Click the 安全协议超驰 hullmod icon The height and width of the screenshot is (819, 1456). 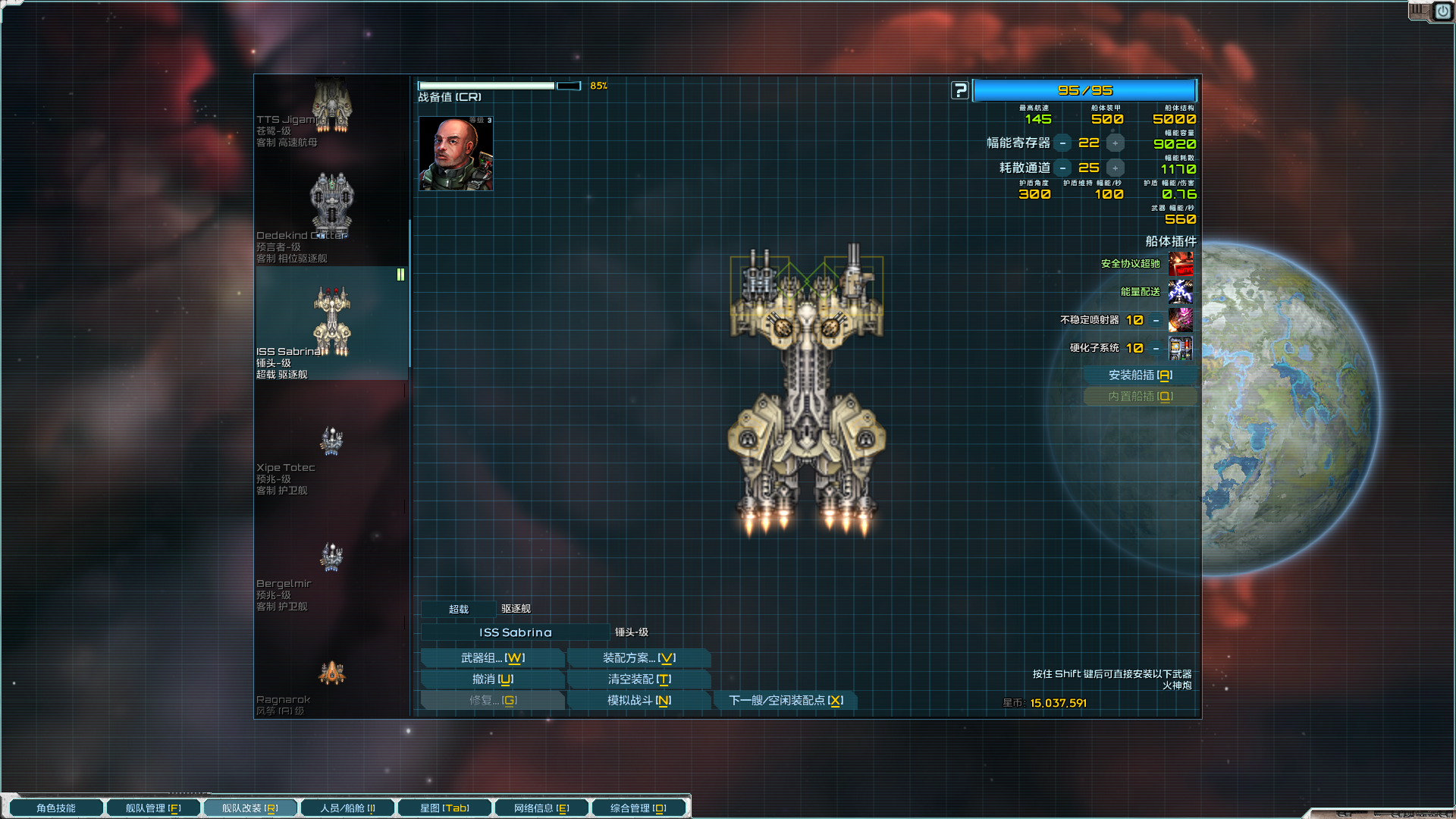click(1181, 263)
